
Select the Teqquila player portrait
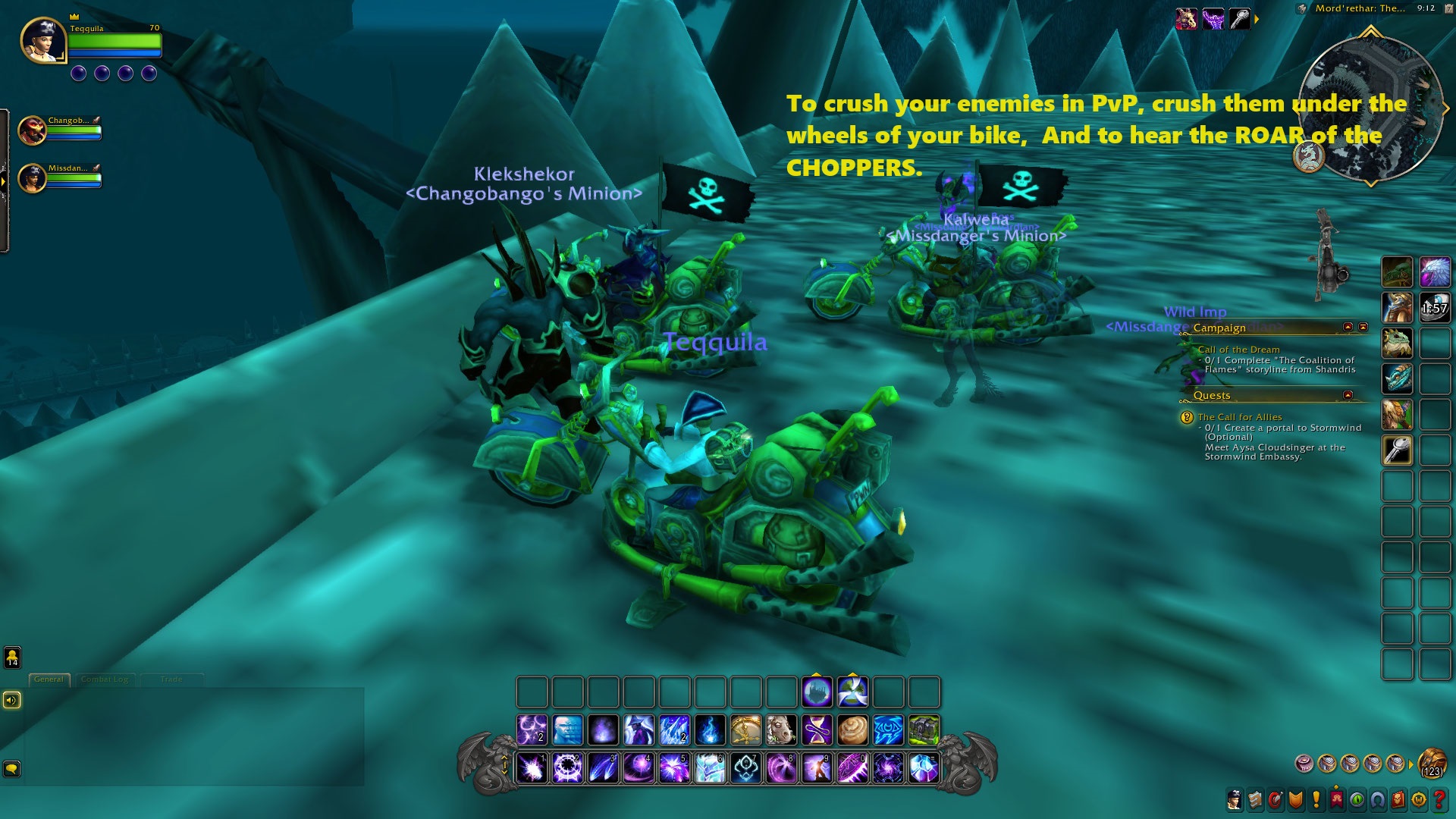tap(43, 40)
